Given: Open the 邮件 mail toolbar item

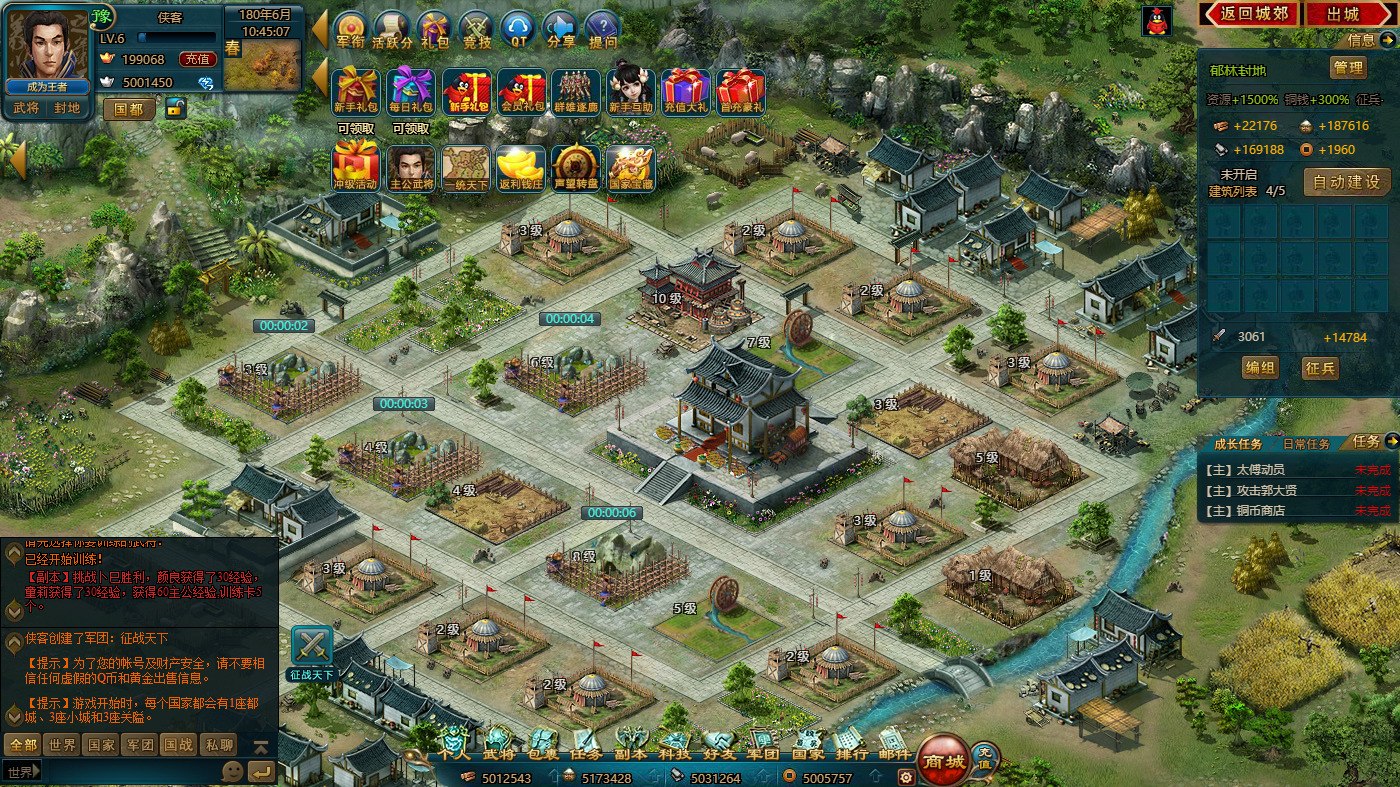Looking at the screenshot, I should coord(894,744).
